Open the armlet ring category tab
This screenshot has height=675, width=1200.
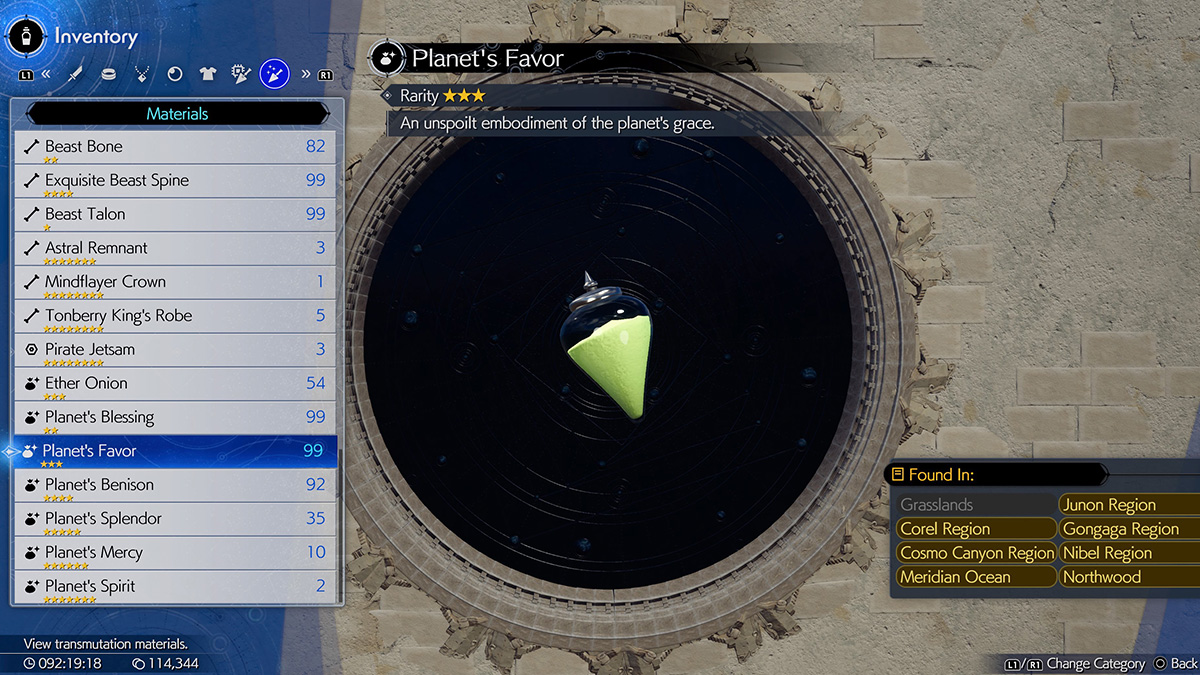tap(109, 74)
